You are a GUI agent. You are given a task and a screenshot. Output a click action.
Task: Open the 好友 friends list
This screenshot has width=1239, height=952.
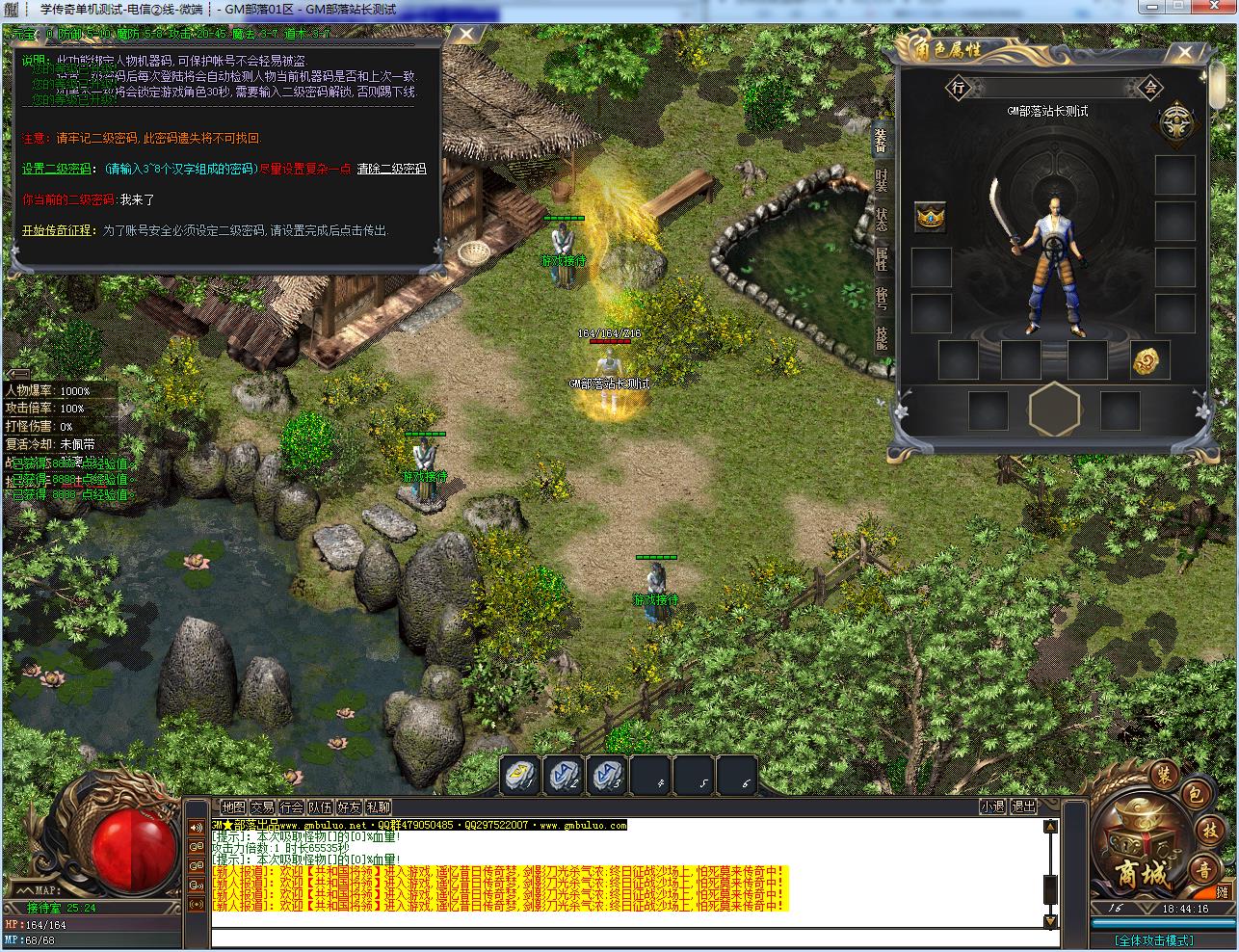(349, 807)
